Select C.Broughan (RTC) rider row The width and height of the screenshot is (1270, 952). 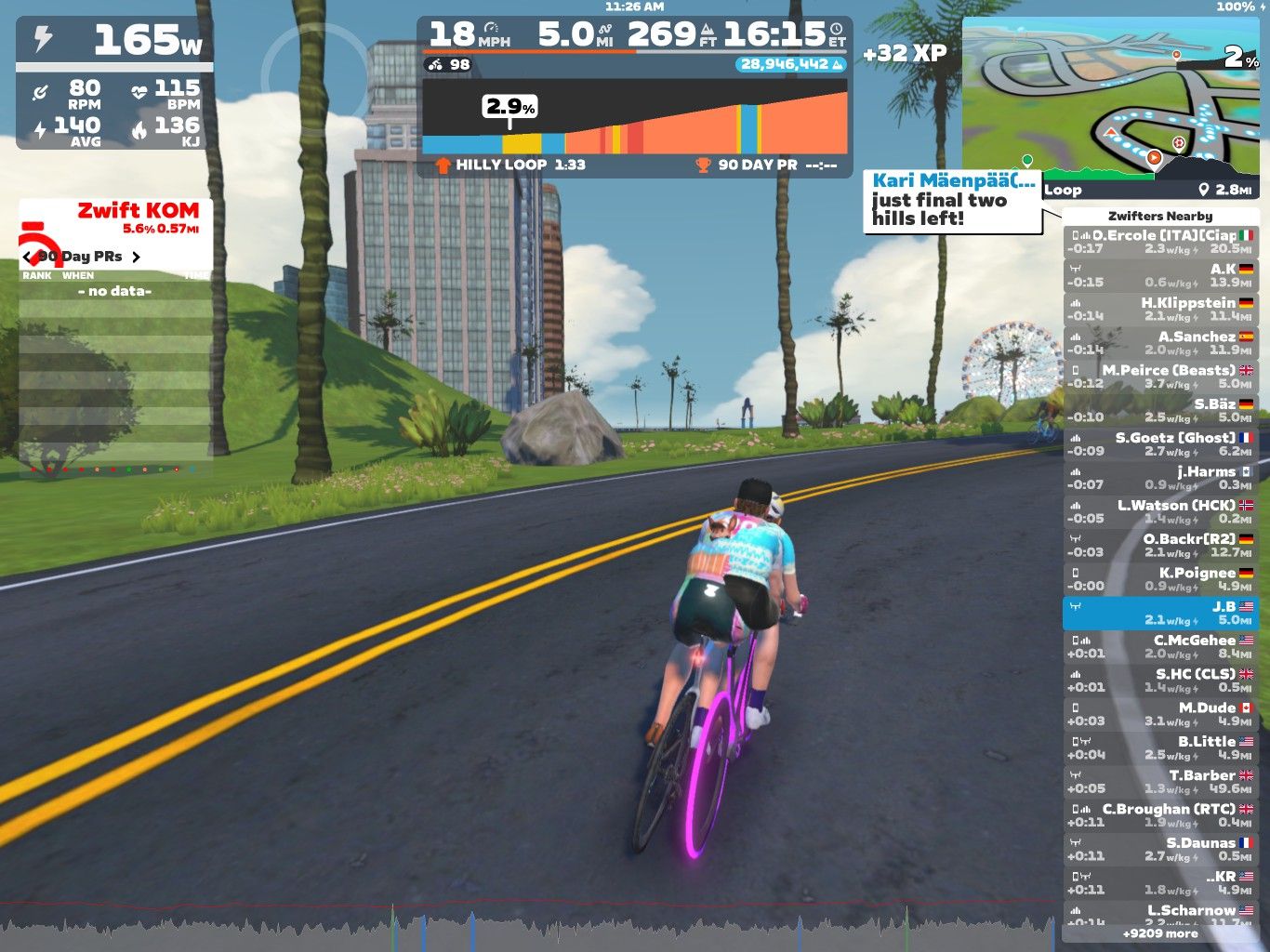[x=1160, y=815]
